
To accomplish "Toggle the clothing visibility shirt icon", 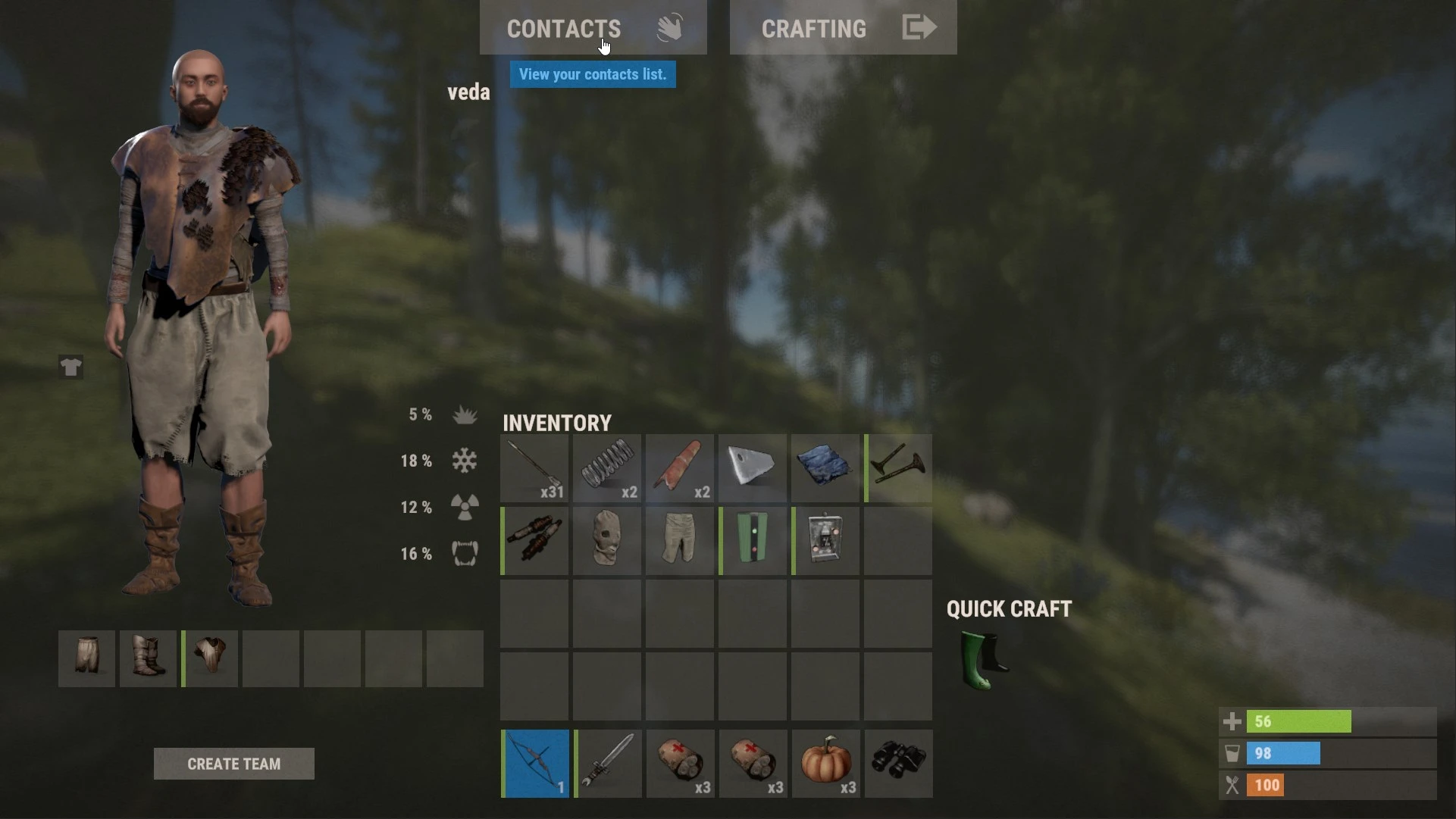I will point(70,367).
